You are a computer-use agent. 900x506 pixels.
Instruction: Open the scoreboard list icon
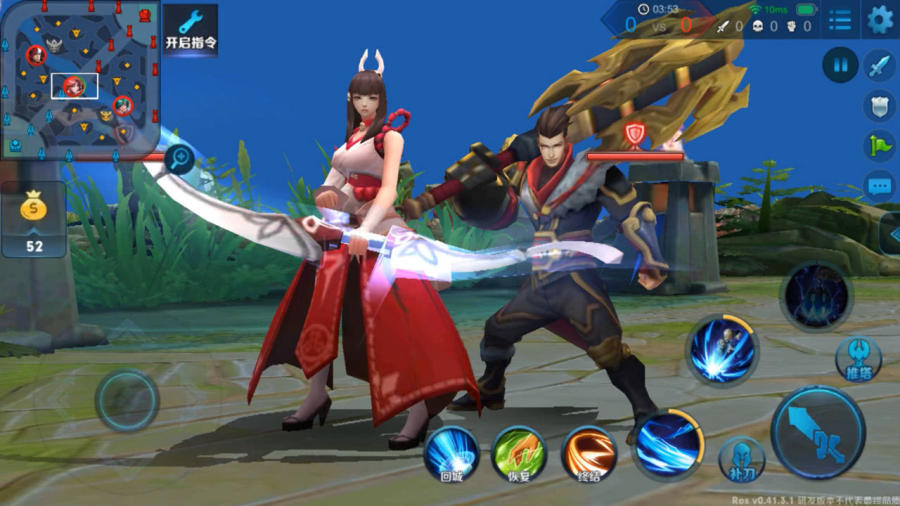[x=841, y=19]
